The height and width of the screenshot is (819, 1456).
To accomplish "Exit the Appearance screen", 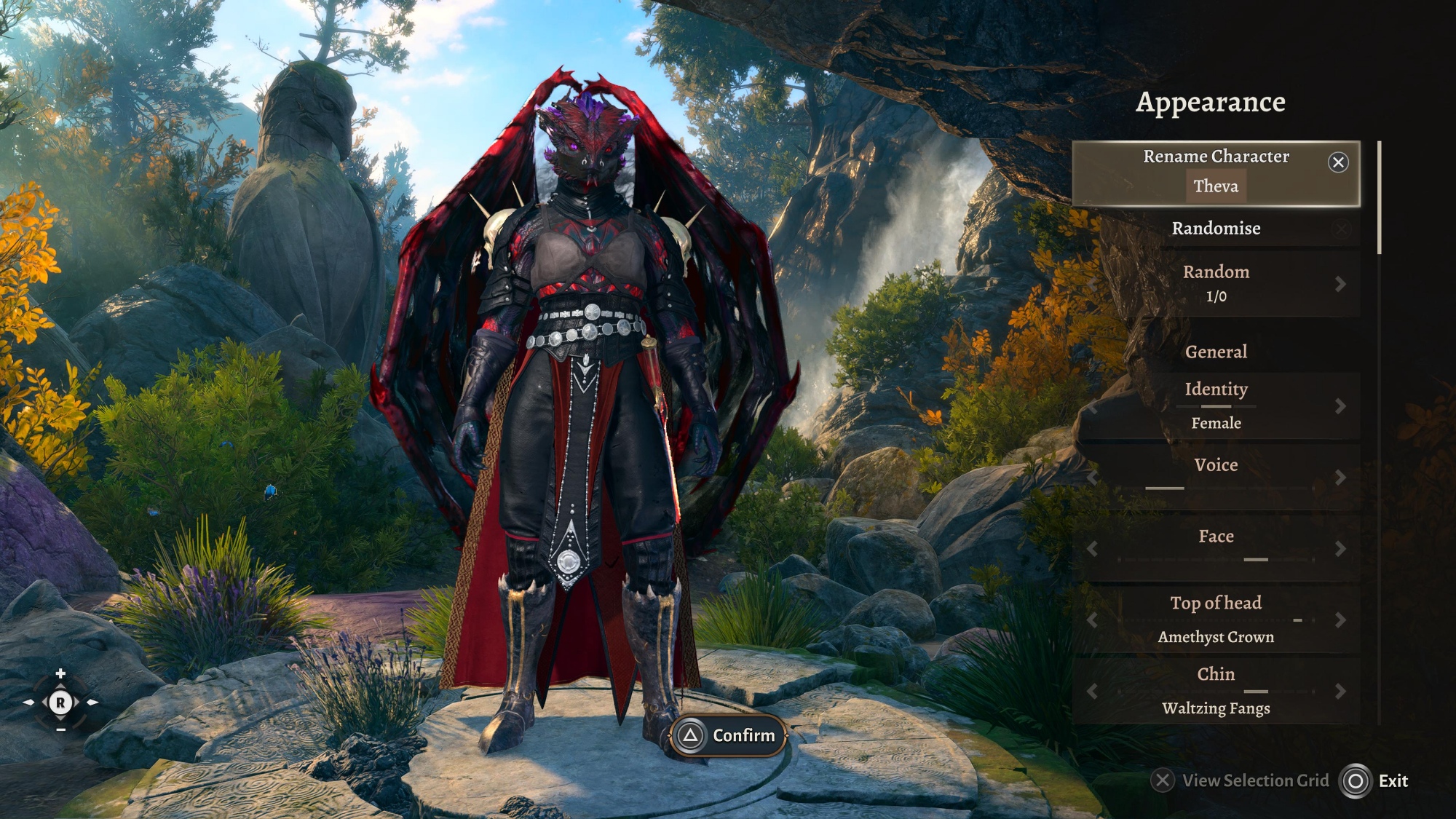I will tap(1374, 781).
